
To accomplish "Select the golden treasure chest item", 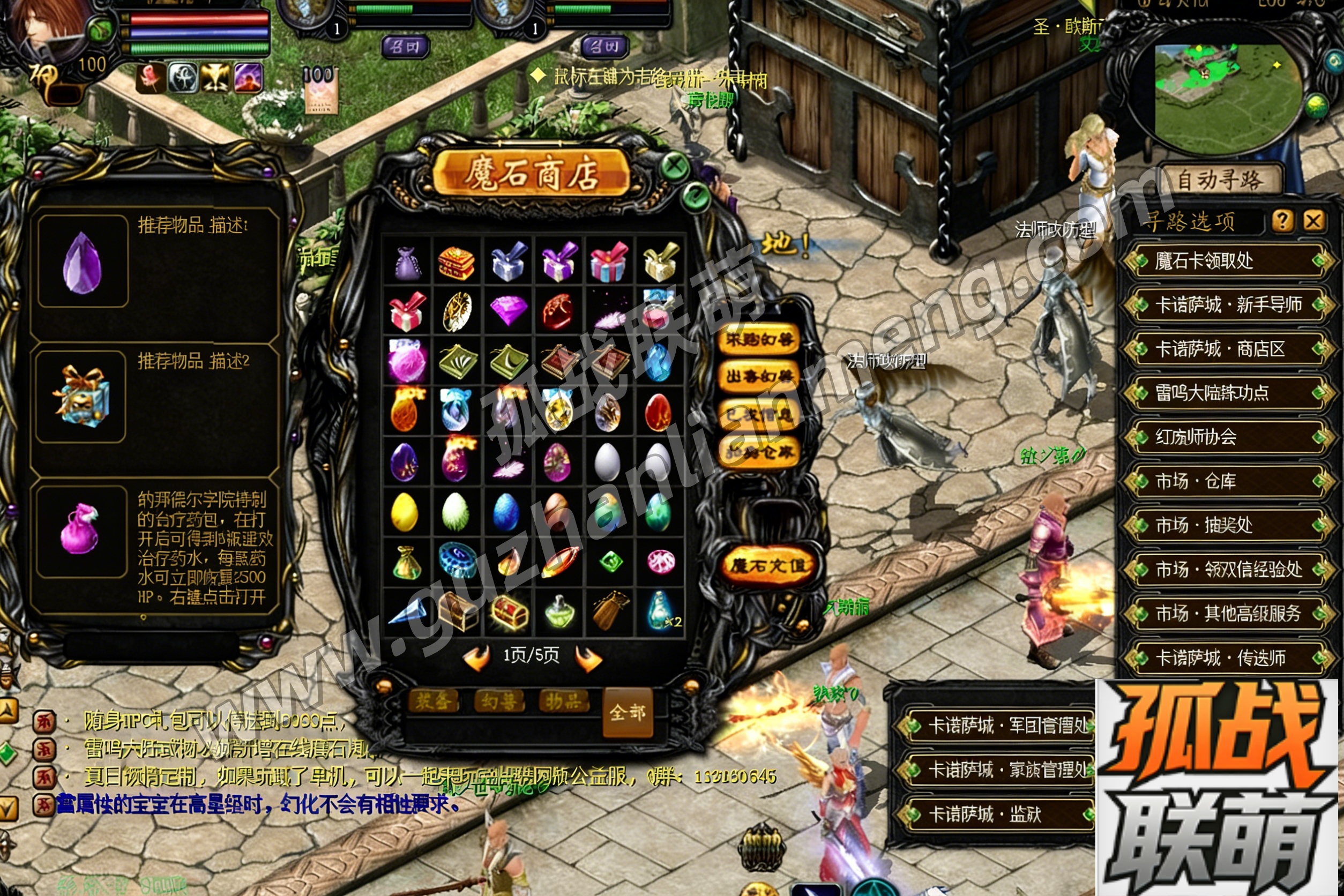I will click(508, 613).
